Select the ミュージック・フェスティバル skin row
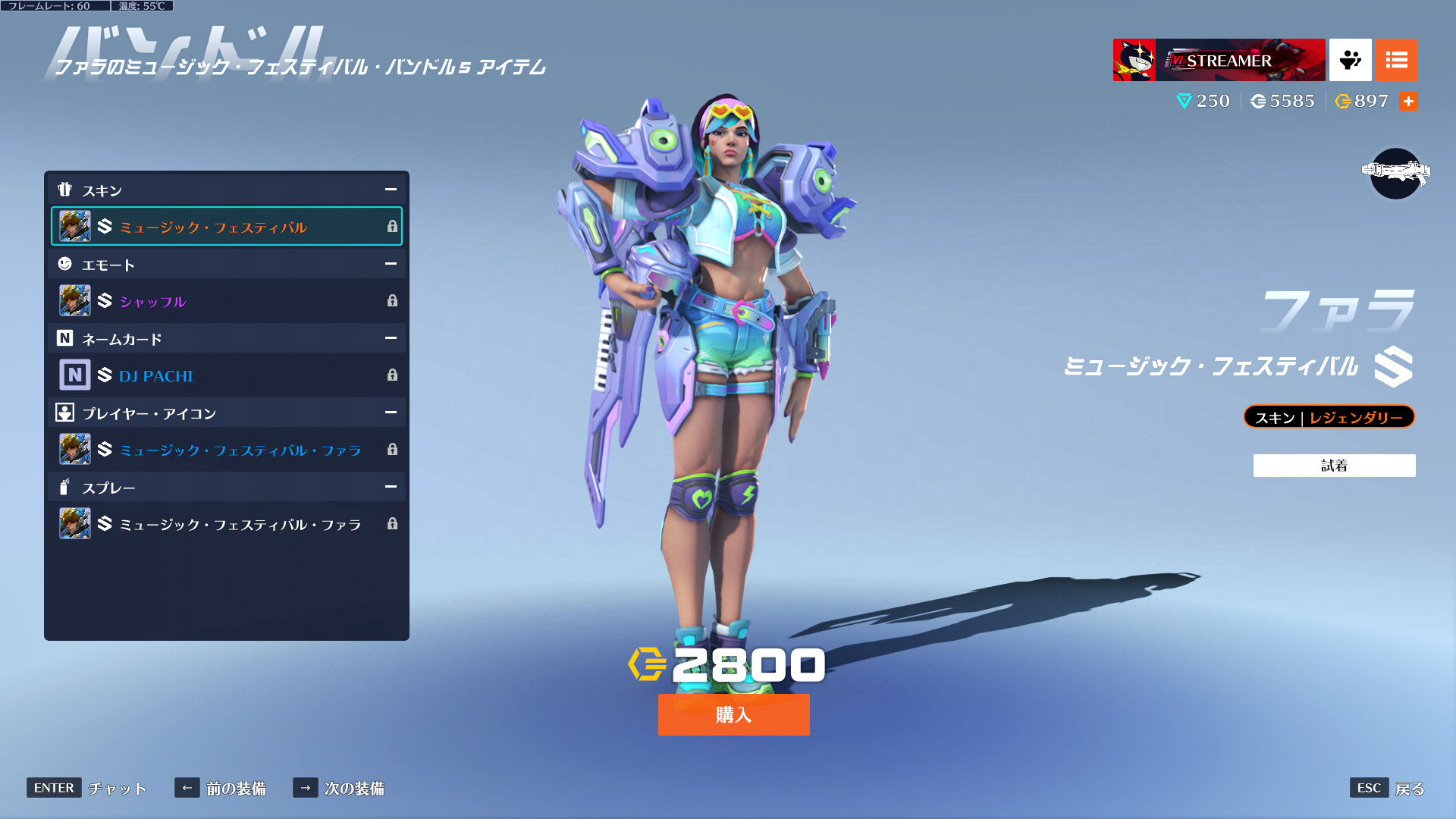The height and width of the screenshot is (819, 1456). [x=226, y=227]
